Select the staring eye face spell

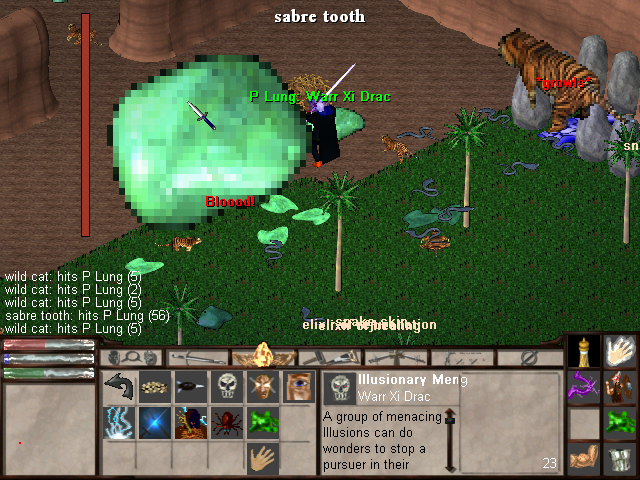click(x=298, y=387)
